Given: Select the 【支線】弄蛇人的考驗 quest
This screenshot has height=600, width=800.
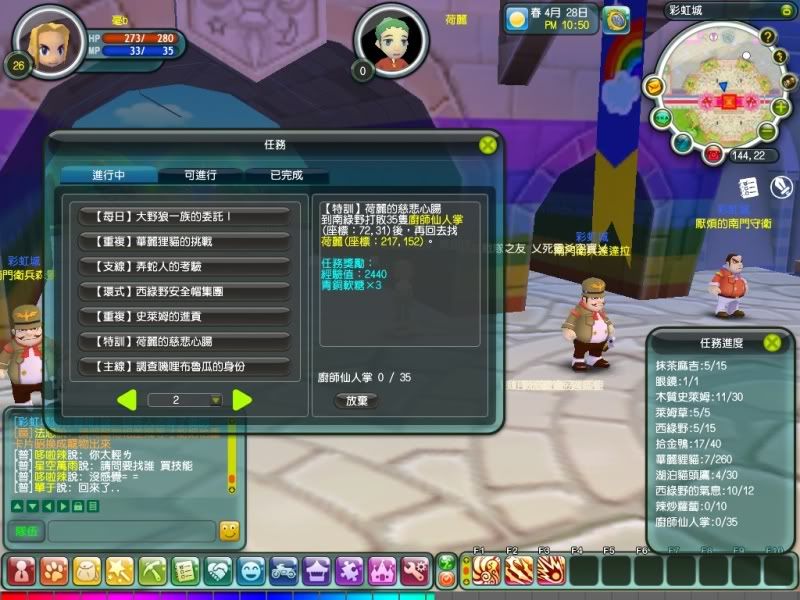Looking at the screenshot, I should (x=184, y=266).
